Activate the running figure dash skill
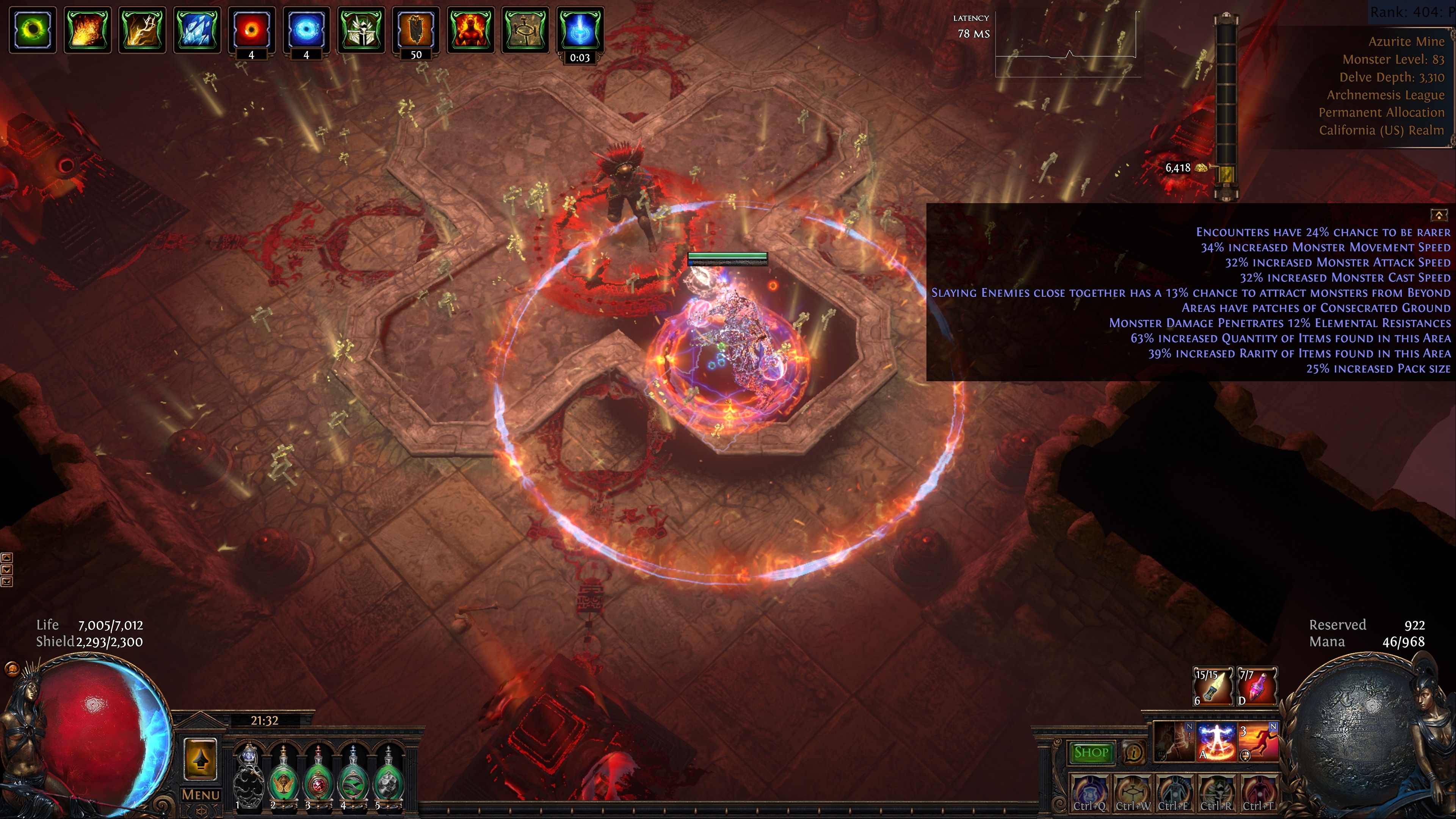 click(x=1259, y=742)
